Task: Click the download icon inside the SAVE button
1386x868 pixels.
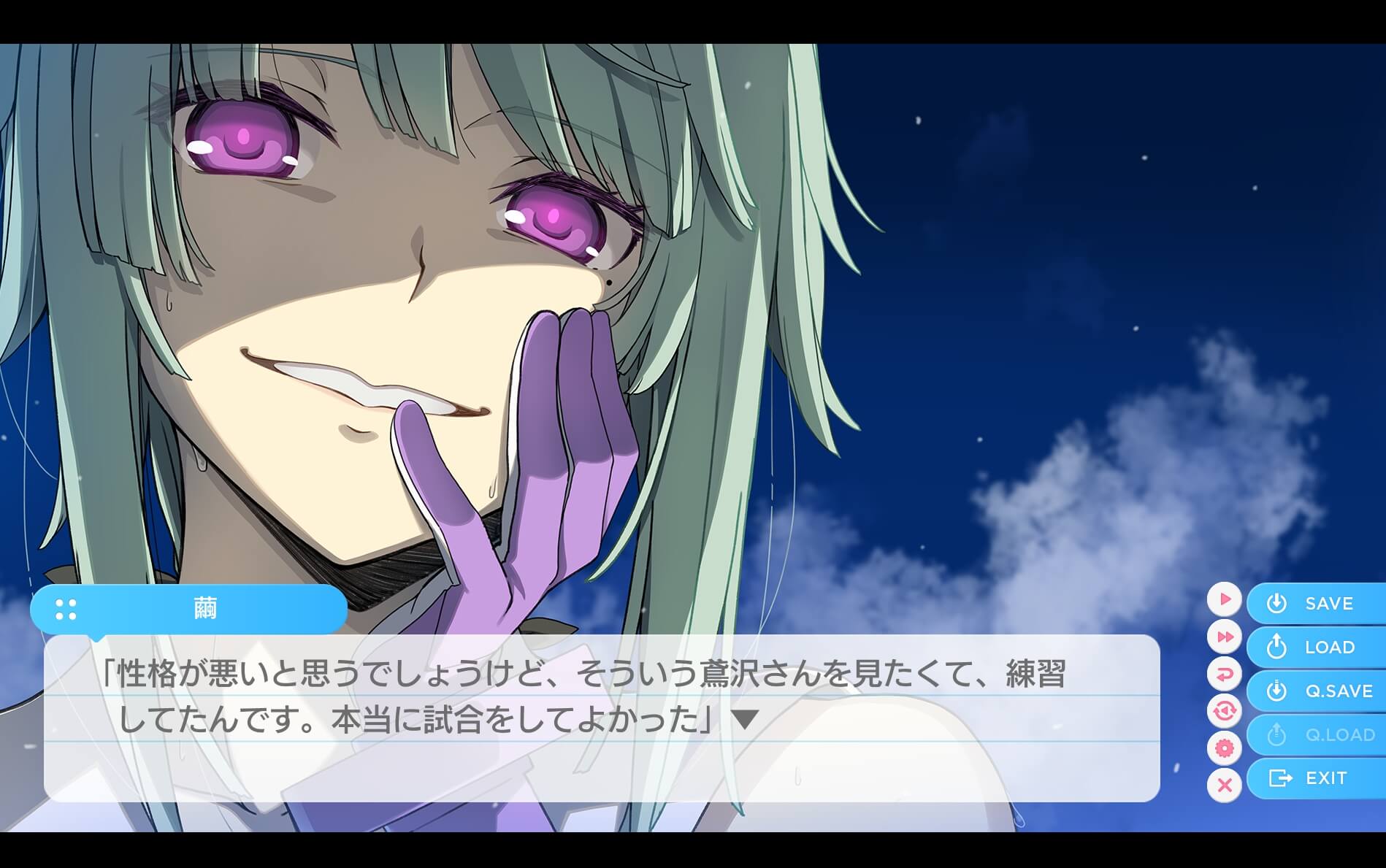Action: point(1276,604)
